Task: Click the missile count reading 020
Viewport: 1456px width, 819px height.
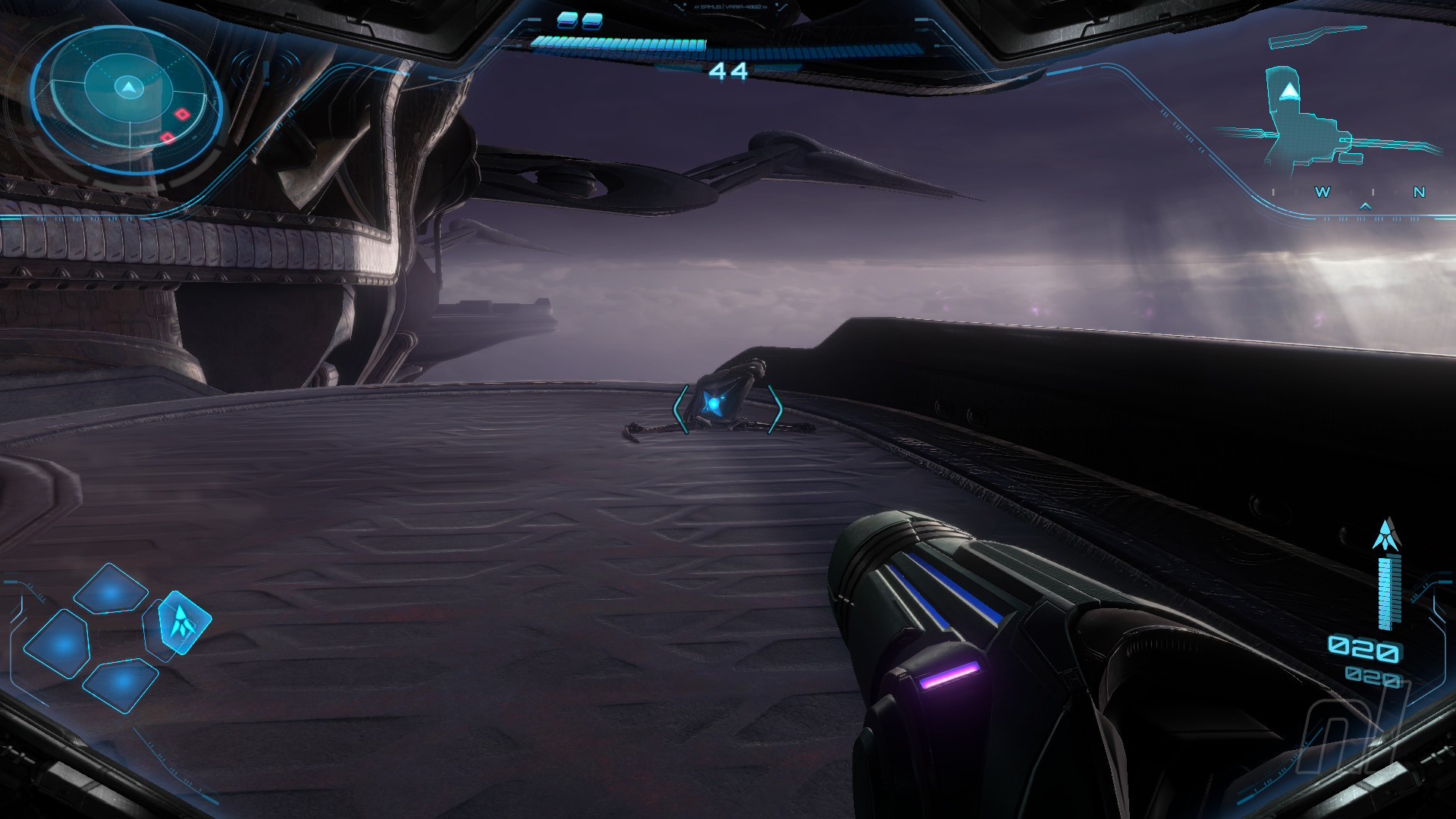Action: coord(1365,648)
